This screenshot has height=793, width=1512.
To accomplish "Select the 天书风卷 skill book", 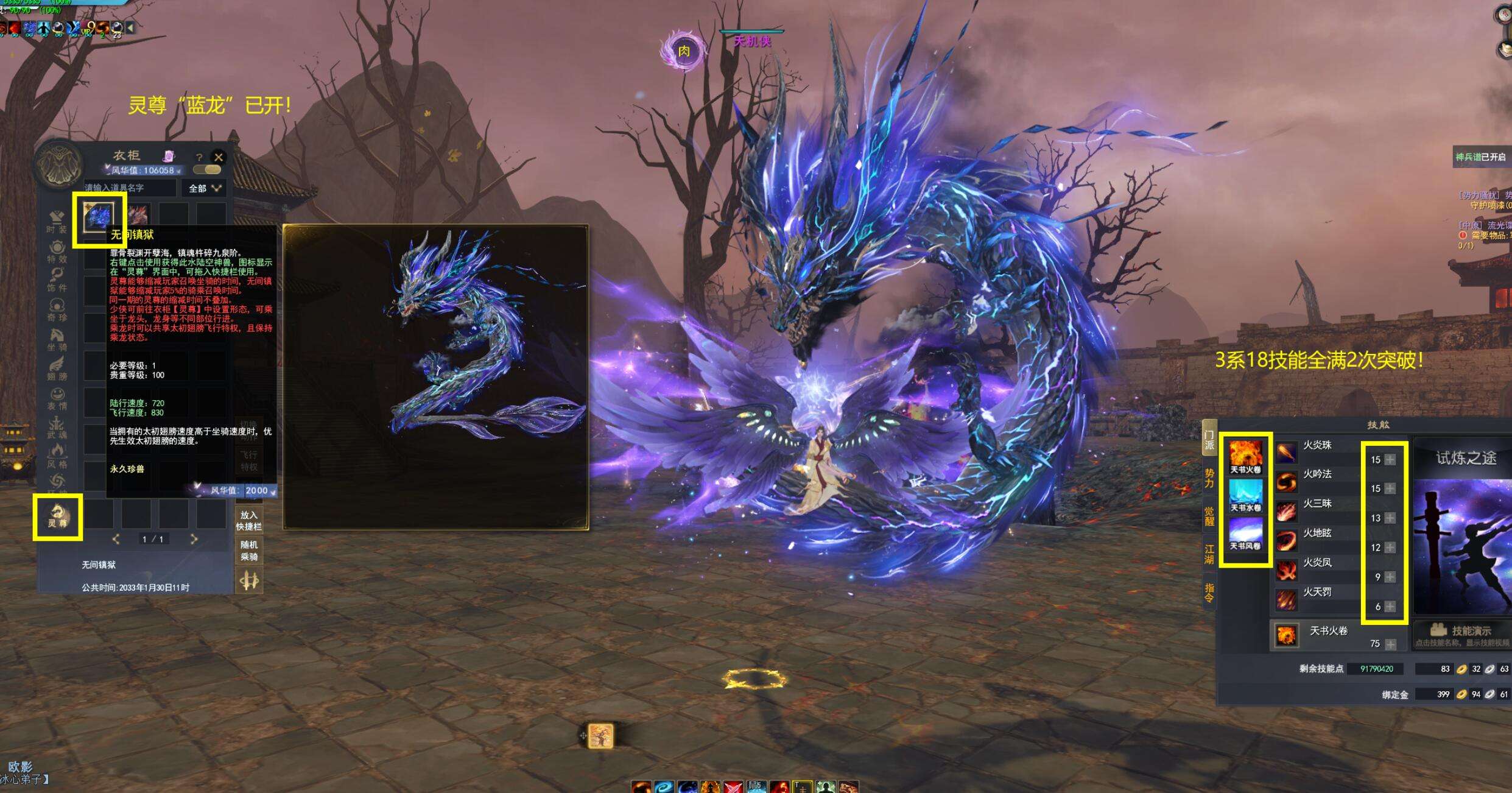I will click(x=1245, y=533).
